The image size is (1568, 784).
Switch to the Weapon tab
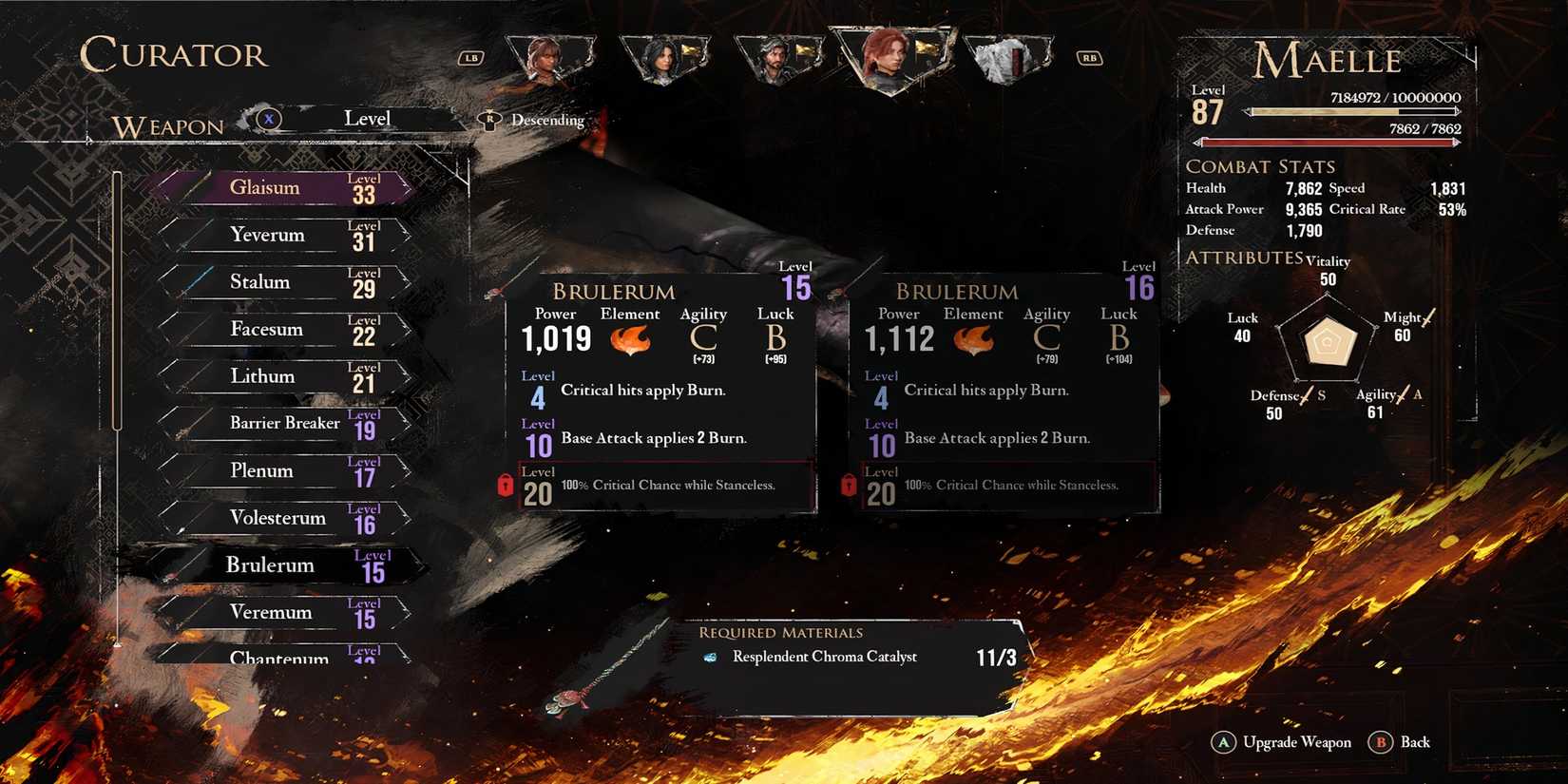coord(166,125)
